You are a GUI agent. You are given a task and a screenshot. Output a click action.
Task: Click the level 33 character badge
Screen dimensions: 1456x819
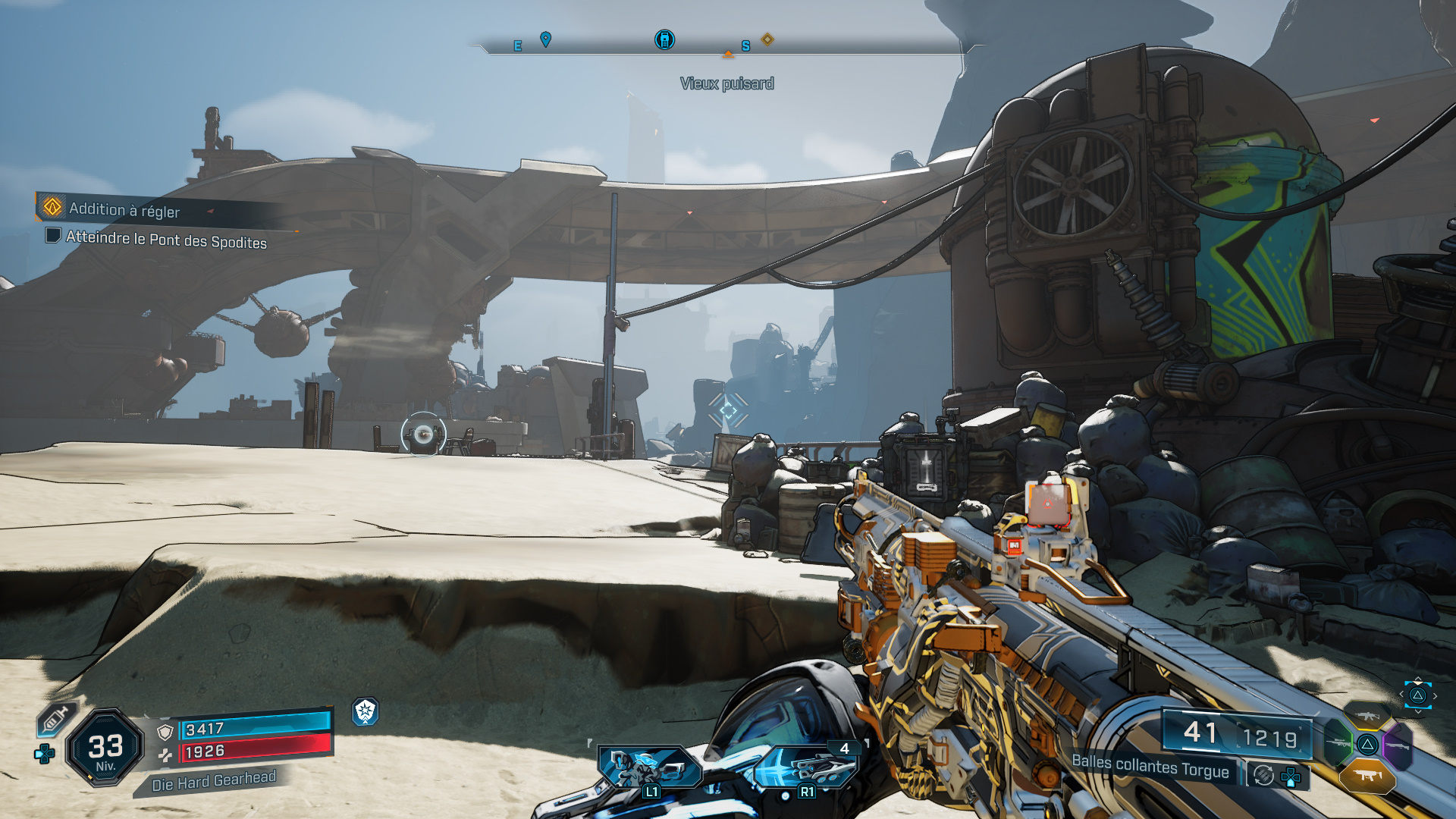click(x=105, y=748)
